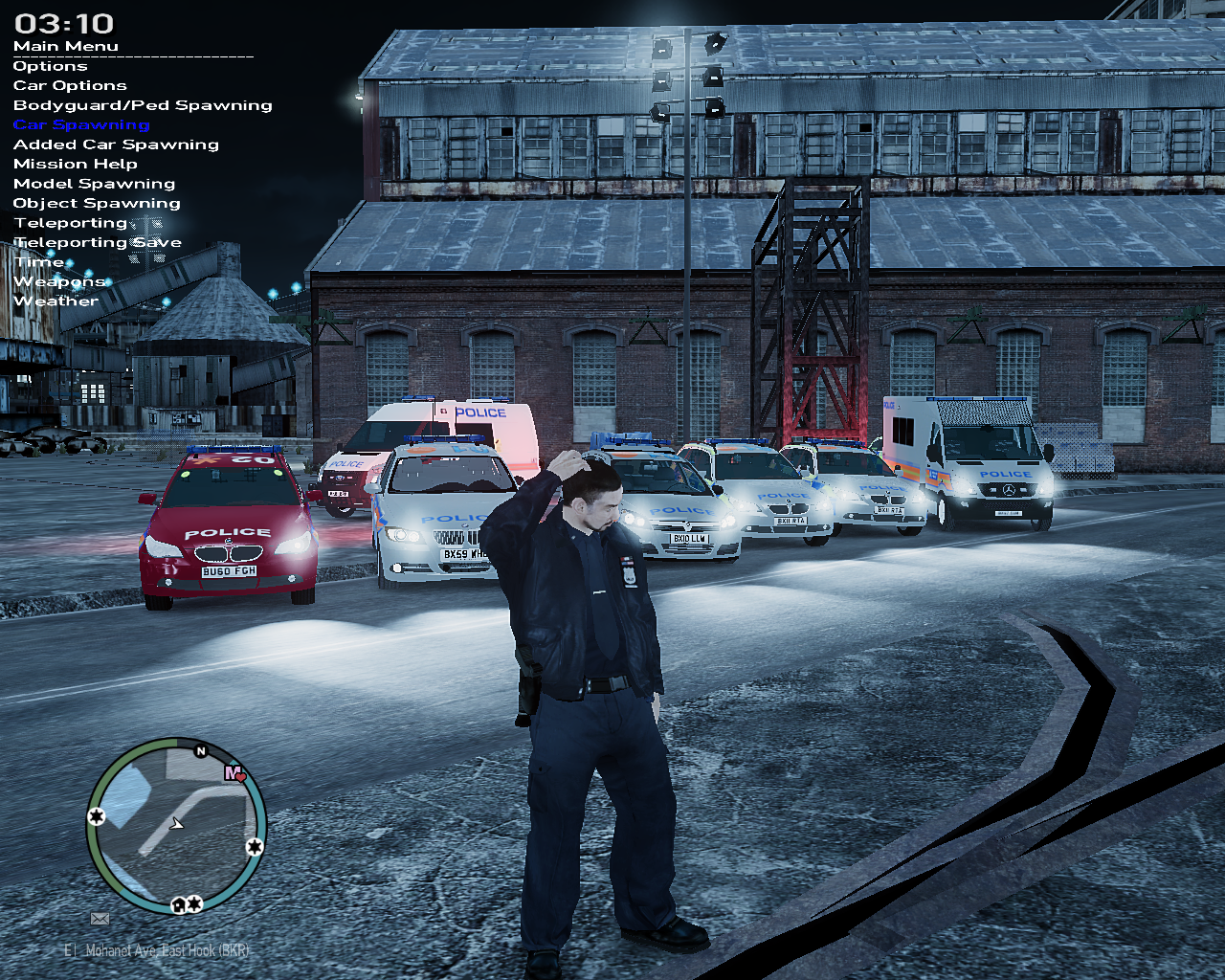Choose the Weapons entry
1225x980 pixels.
(x=59, y=282)
